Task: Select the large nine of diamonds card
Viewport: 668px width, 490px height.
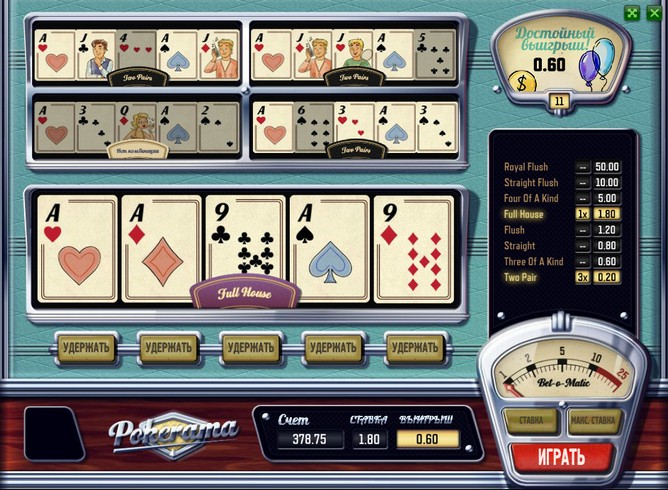Action: 413,249
